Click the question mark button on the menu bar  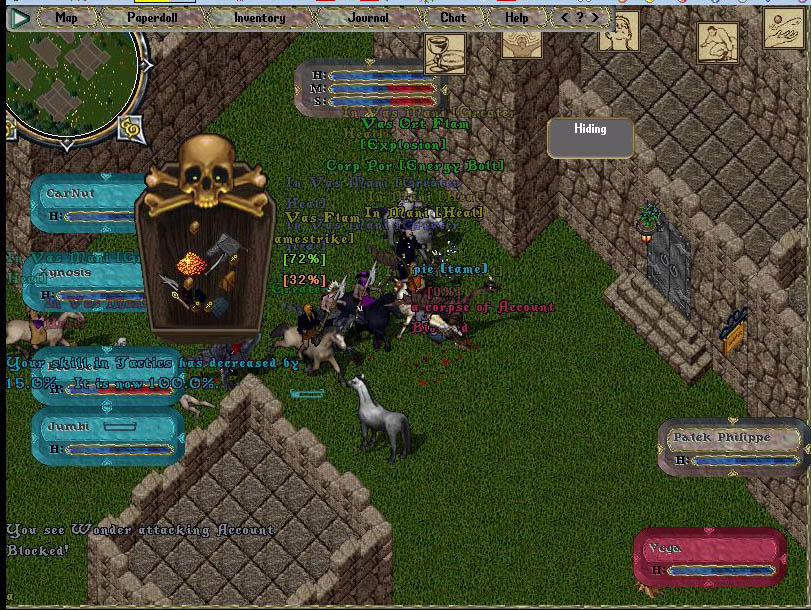[580, 17]
